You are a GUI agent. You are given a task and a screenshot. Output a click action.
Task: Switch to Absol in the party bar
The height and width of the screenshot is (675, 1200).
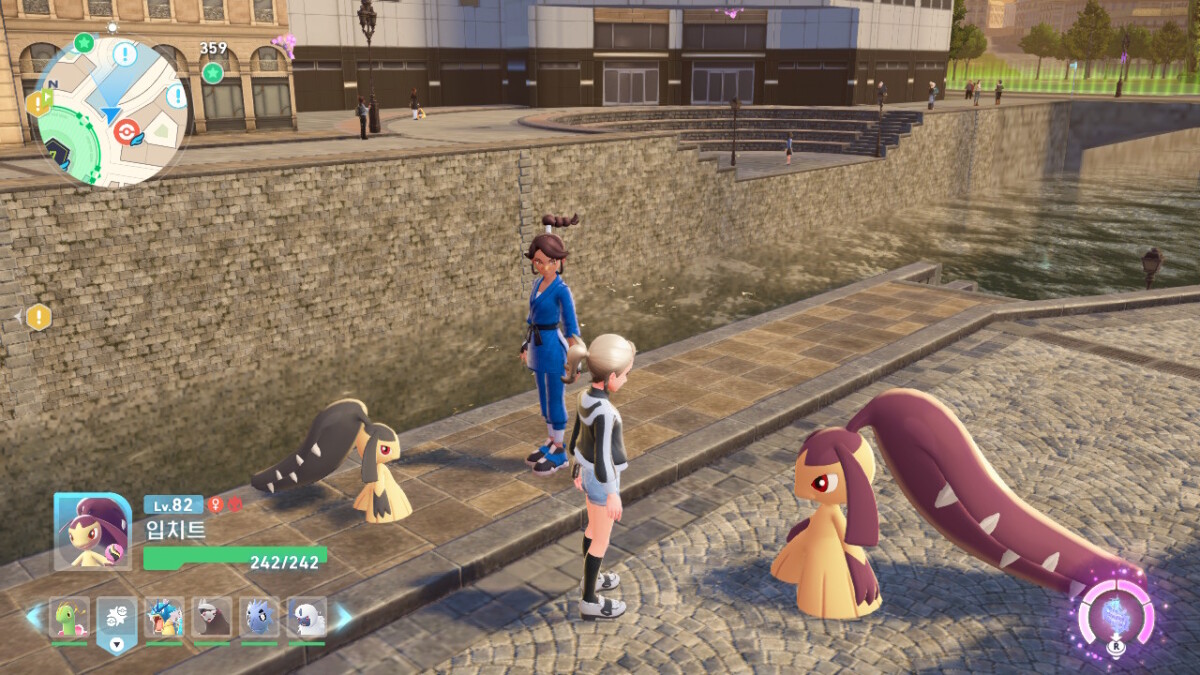(x=306, y=618)
